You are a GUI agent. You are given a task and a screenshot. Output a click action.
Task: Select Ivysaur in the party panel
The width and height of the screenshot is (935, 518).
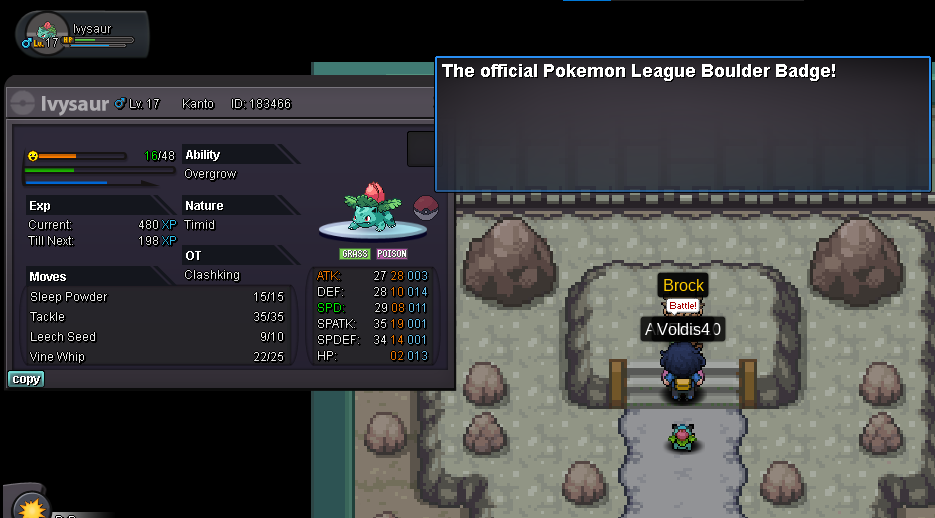[82, 33]
